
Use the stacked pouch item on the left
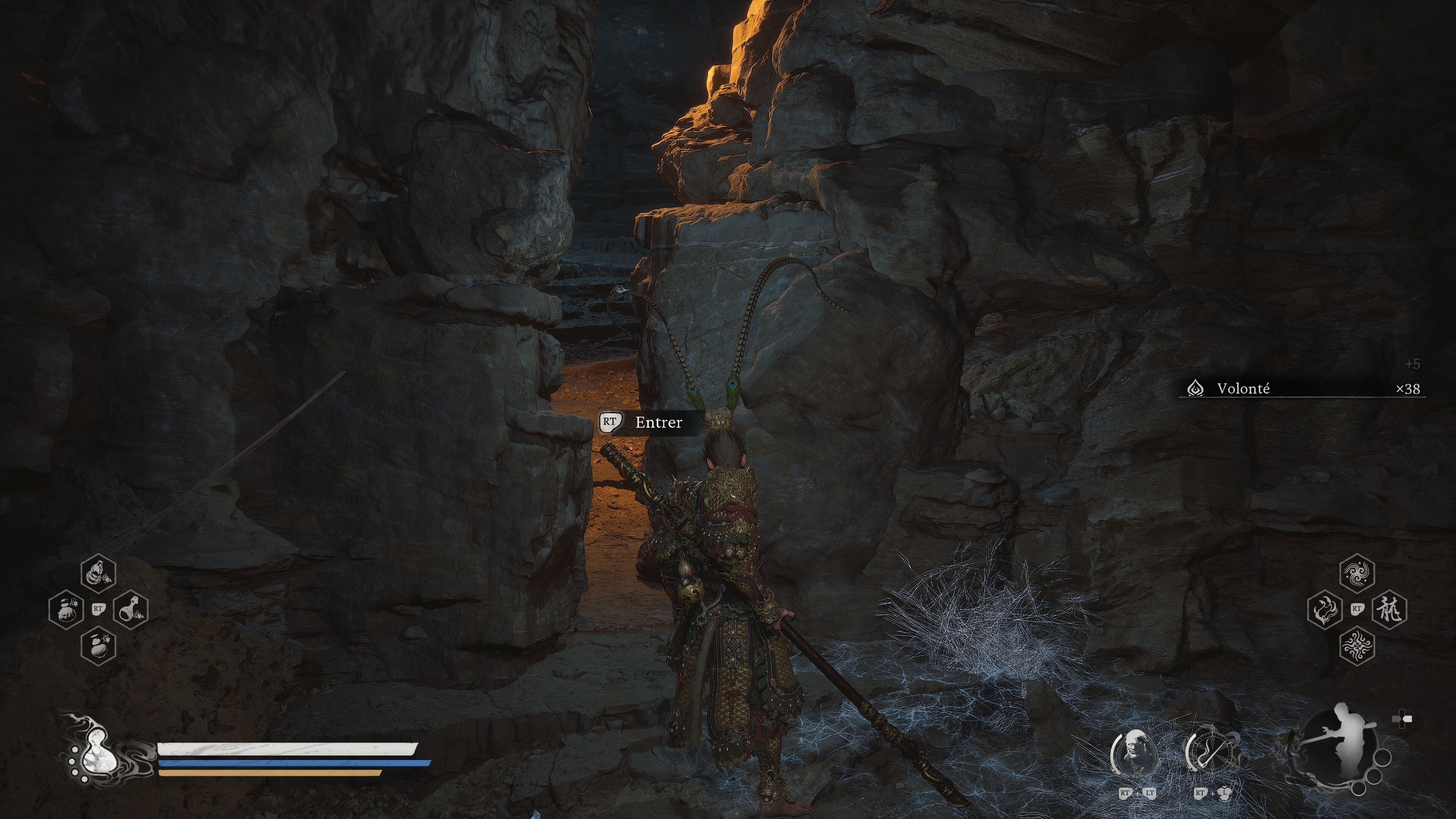pyautogui.click(x=66, y=609)
